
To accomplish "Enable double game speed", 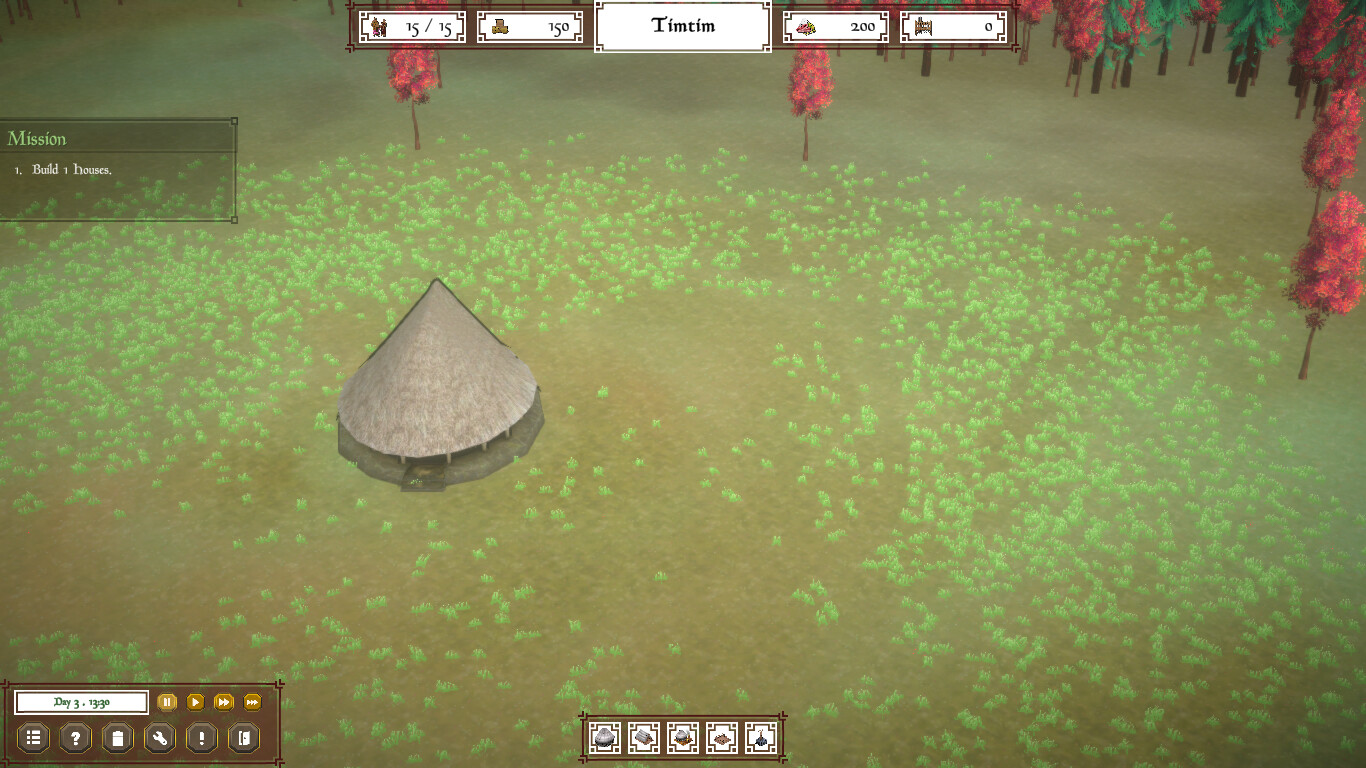I will pyautogui.click(x=223, y=702).
